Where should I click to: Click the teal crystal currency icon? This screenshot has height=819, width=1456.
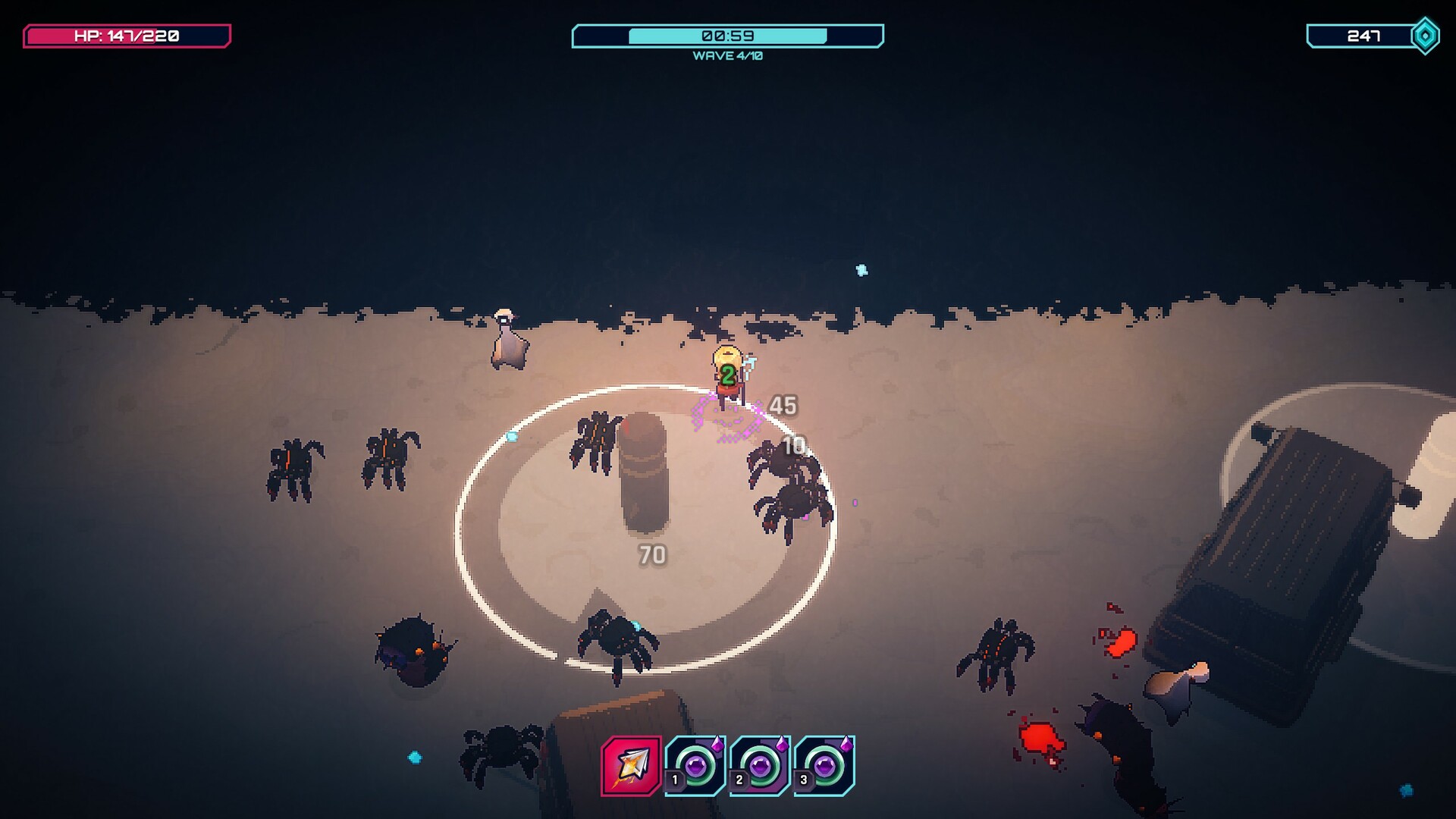[1425, 33]
